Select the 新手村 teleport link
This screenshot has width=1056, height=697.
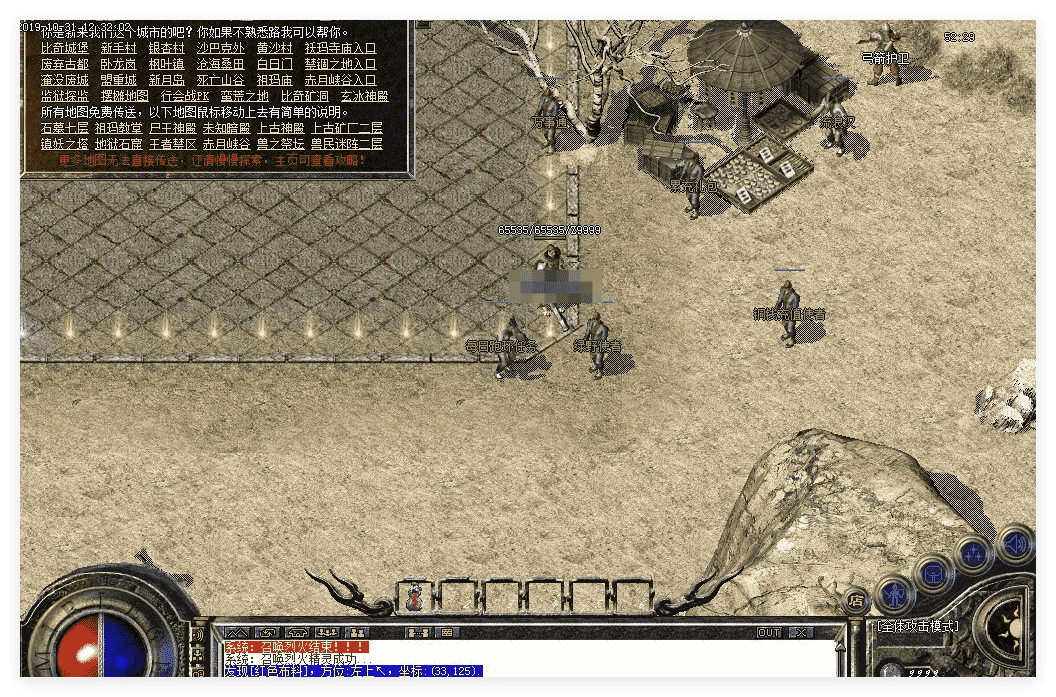click(x=118, y=48)
